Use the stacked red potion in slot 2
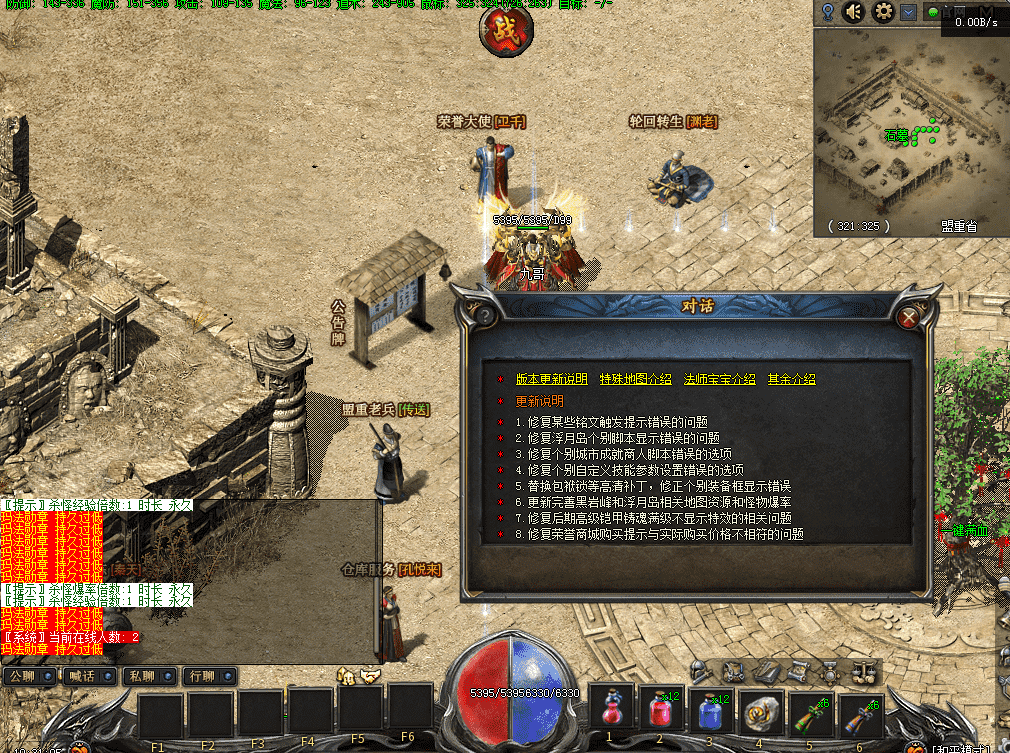The width and height of the screenshot is (1010, 753). point(661,710)
